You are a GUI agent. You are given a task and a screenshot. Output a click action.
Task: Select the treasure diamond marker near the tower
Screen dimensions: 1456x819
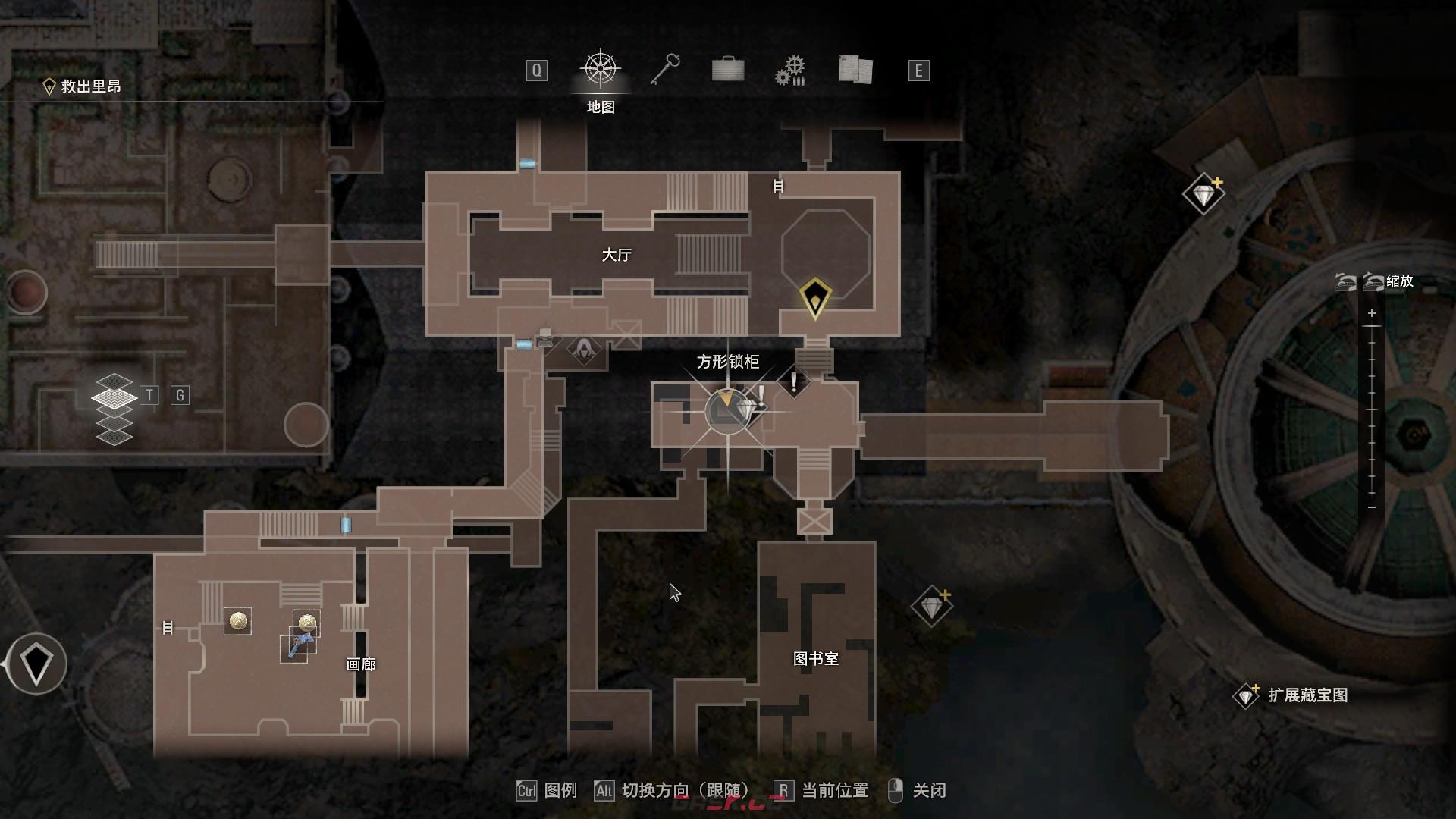pos(1203,195)
